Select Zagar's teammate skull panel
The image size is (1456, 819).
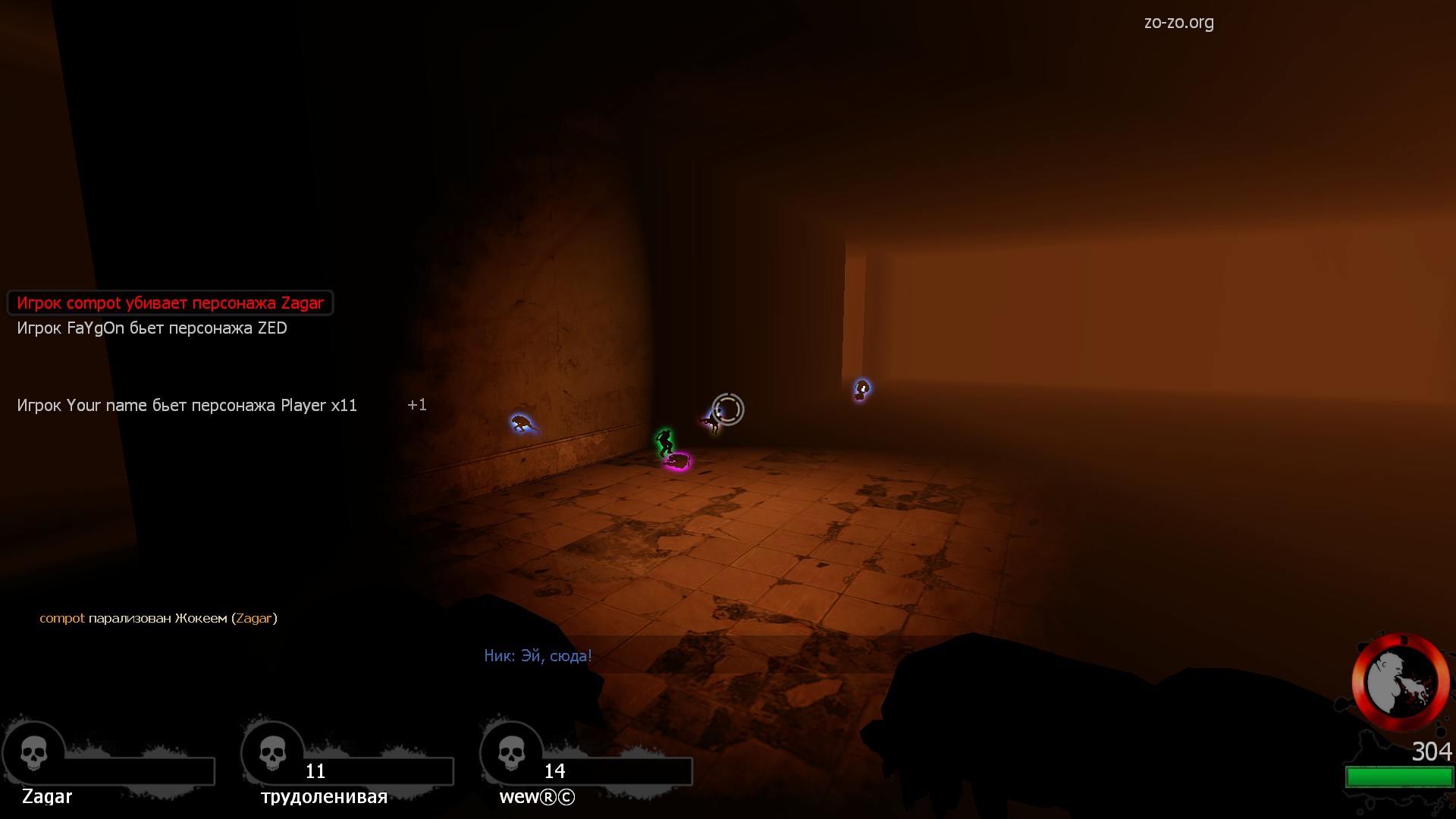coord(34,755)
